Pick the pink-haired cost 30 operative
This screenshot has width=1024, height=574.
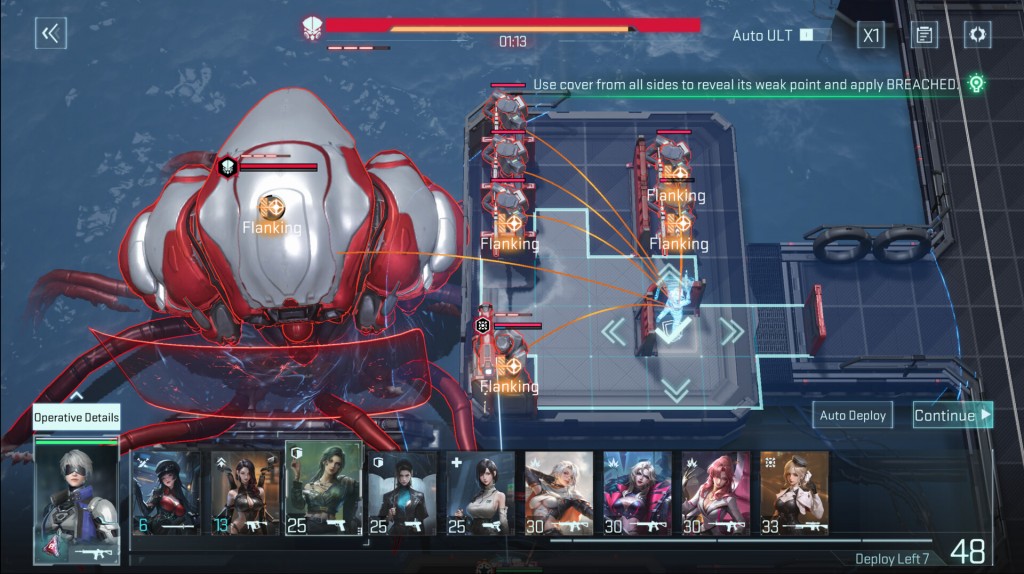tap(715, 492)
